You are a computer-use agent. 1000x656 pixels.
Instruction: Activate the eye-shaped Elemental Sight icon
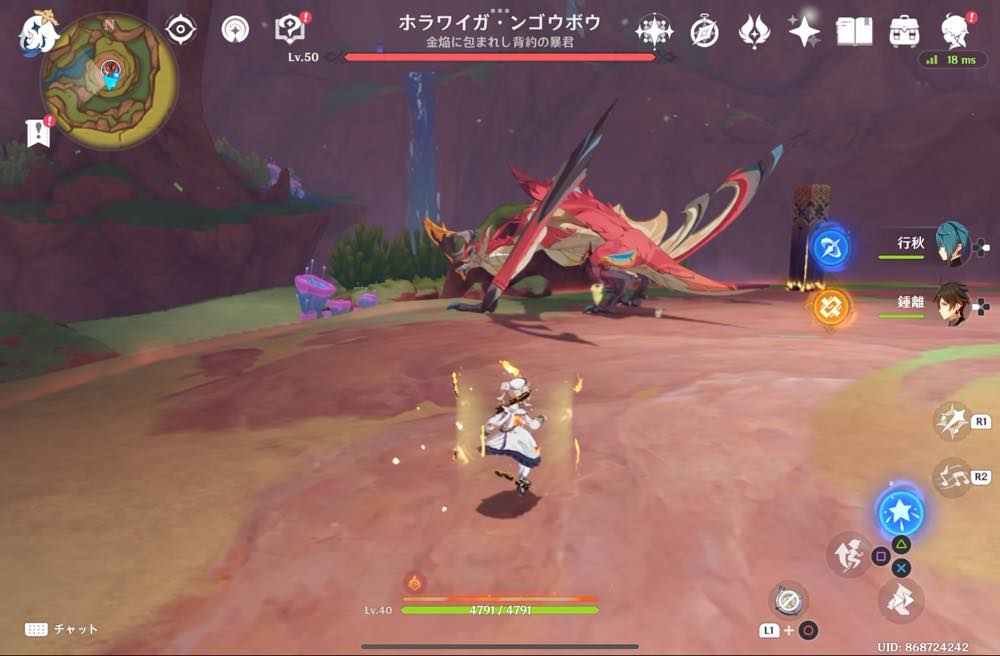(x=180, y=31)
